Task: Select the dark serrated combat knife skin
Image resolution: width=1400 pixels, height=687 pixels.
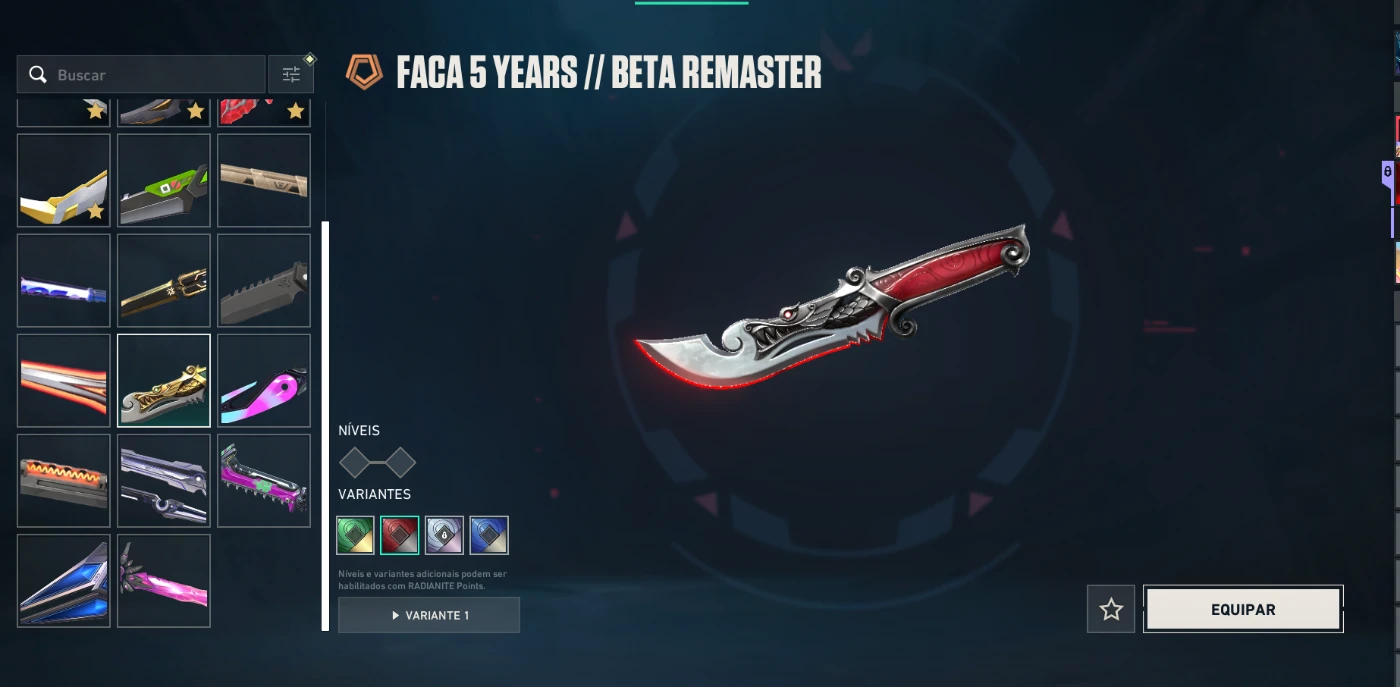Action: [264, 281]
